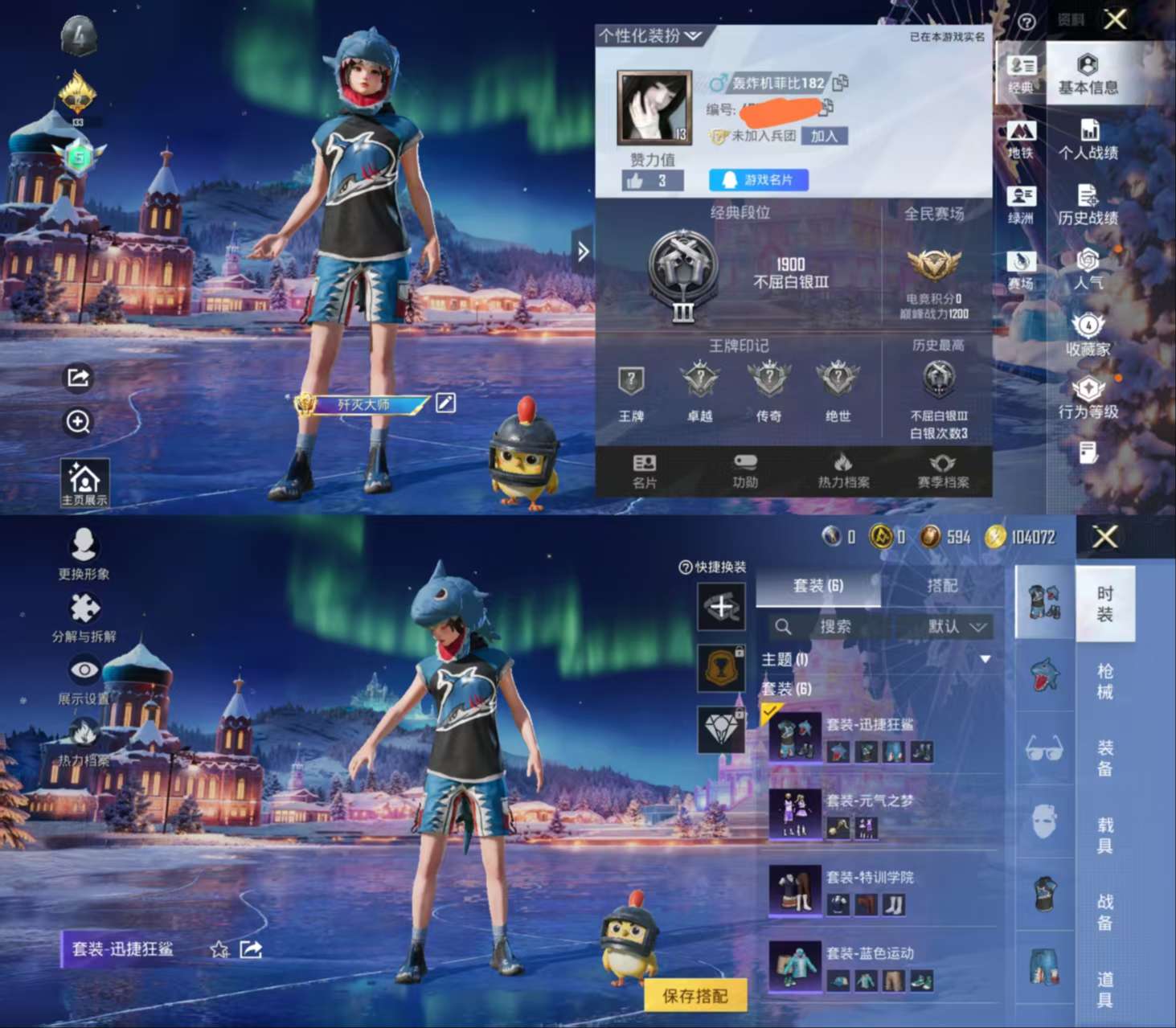Screen dimensions: 1176x1028
Task: Open the 赛季档案 season record tab
Action: click(943, 471)
